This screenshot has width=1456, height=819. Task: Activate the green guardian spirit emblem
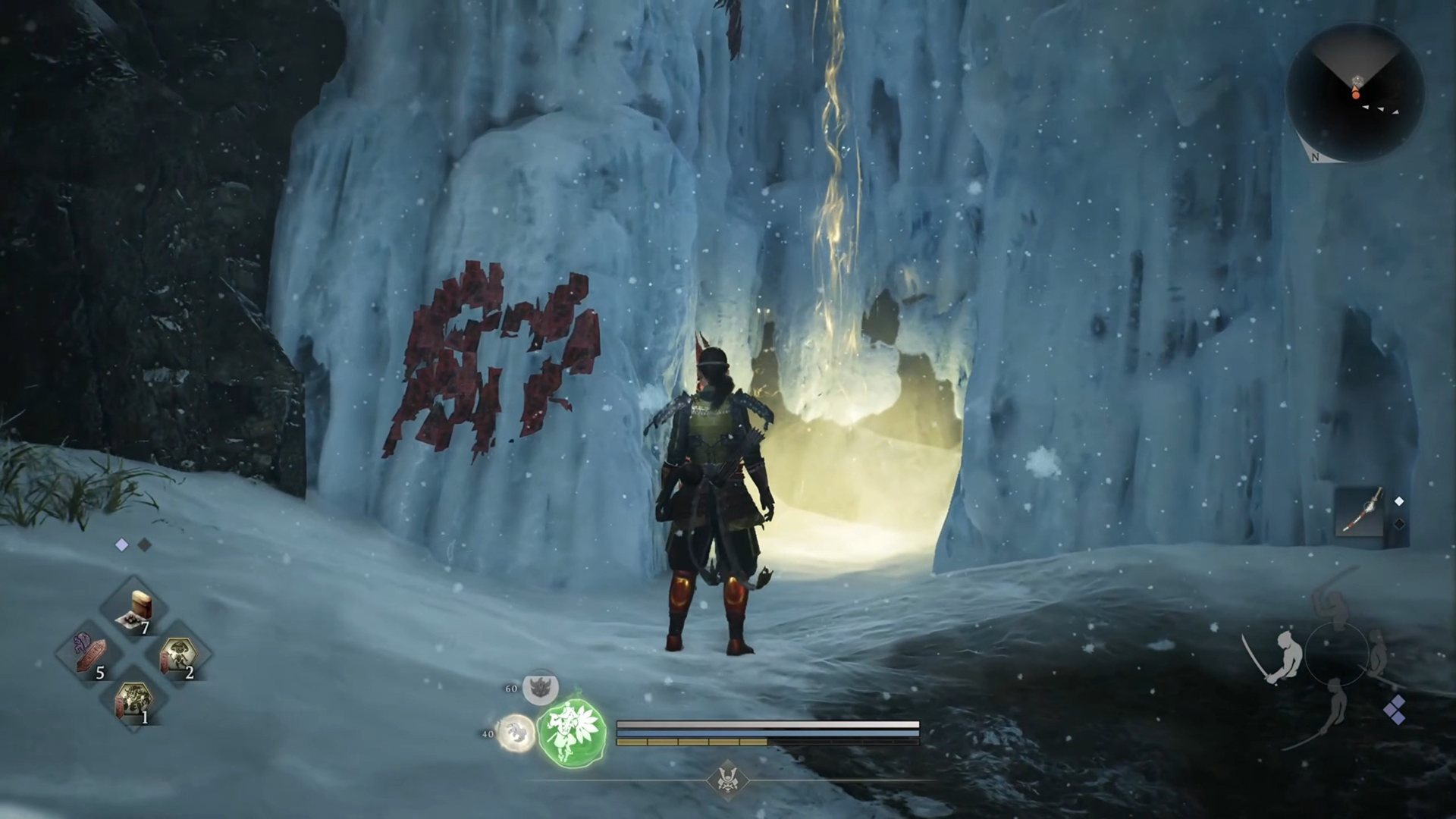click(x=572, y=732)
